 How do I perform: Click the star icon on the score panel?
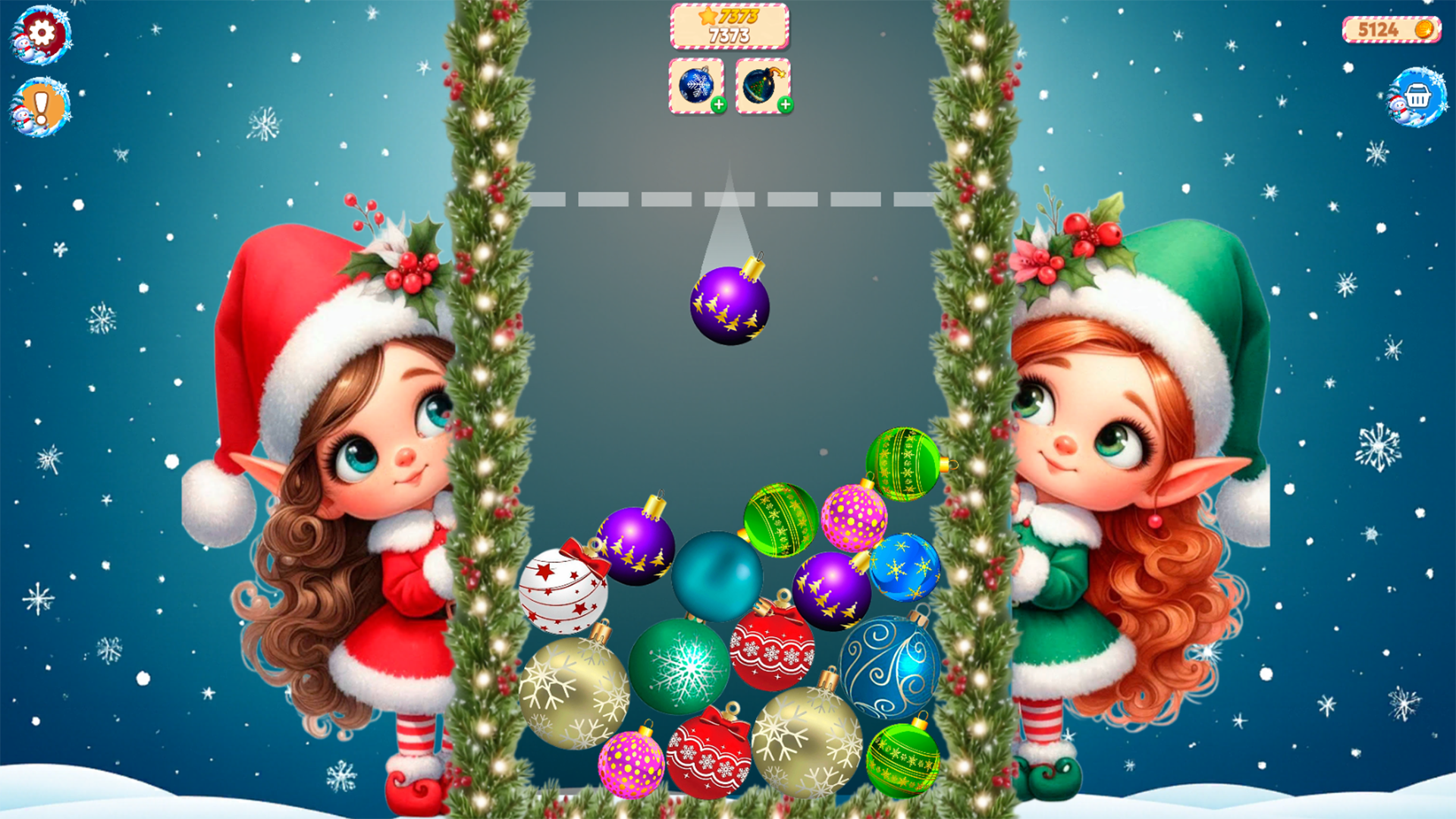coord(708,15)
